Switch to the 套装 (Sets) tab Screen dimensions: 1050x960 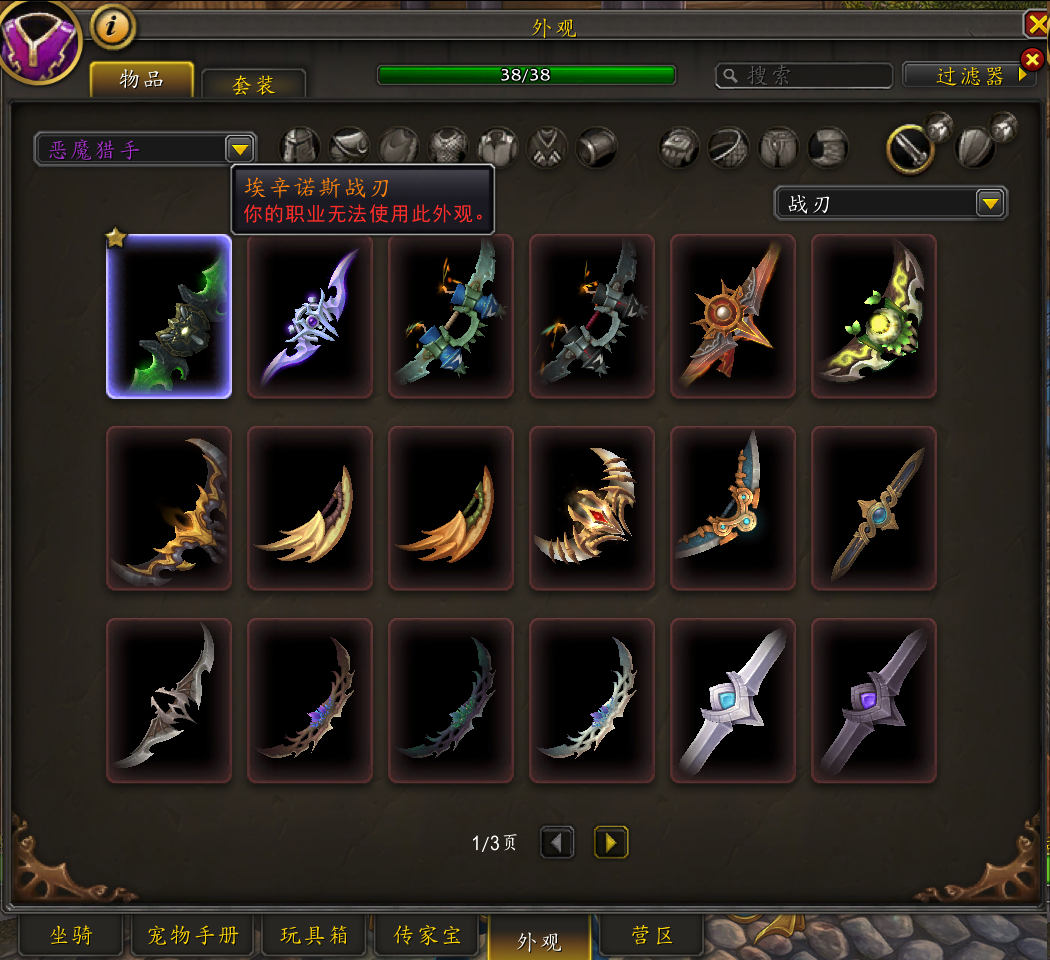(x=254, y=84)
